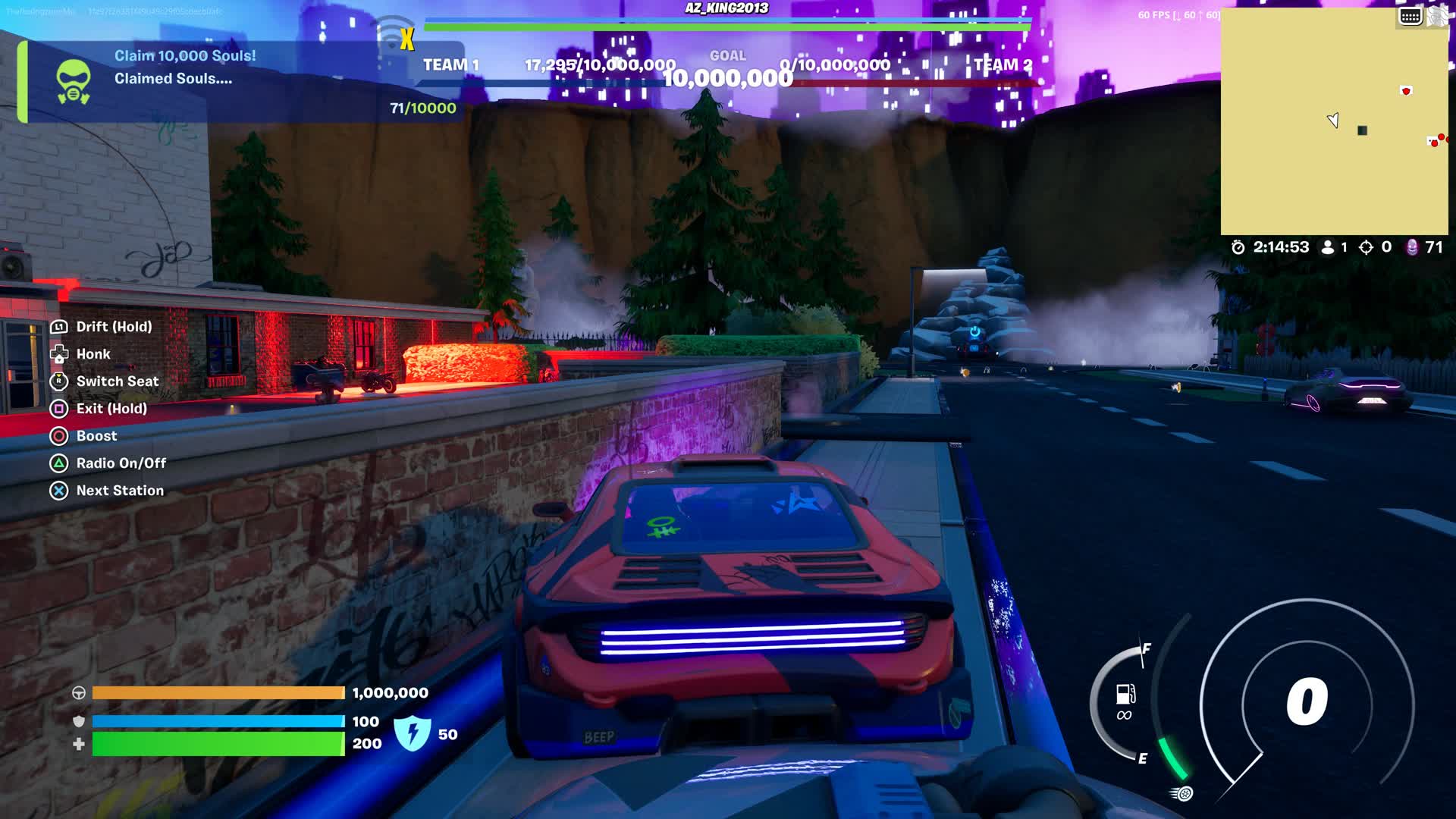
Task: Toggle the Radio On/Off control
Action: click(59, 463)
